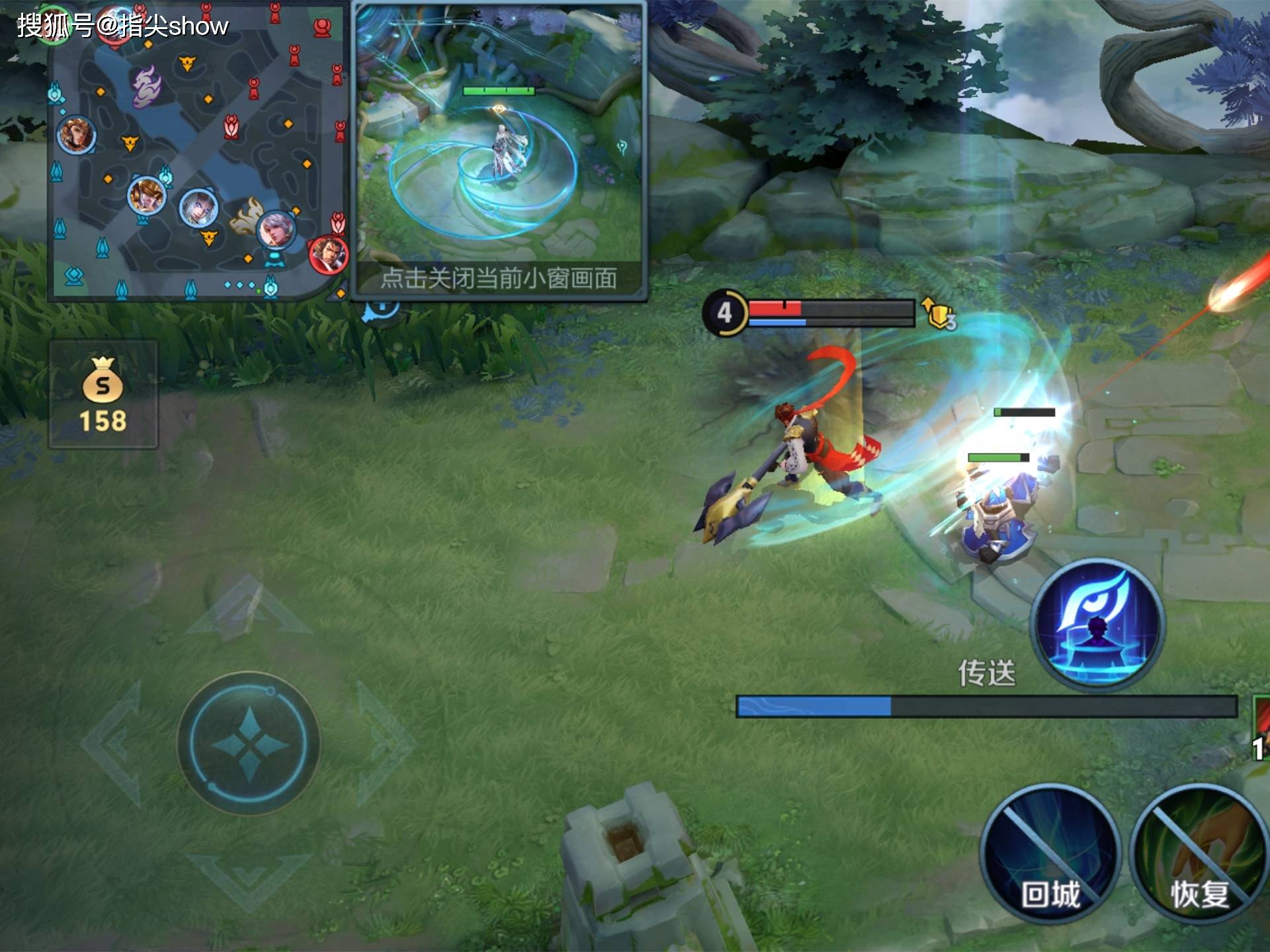
Task: Open the minimap
Action: tap(198, 152)
